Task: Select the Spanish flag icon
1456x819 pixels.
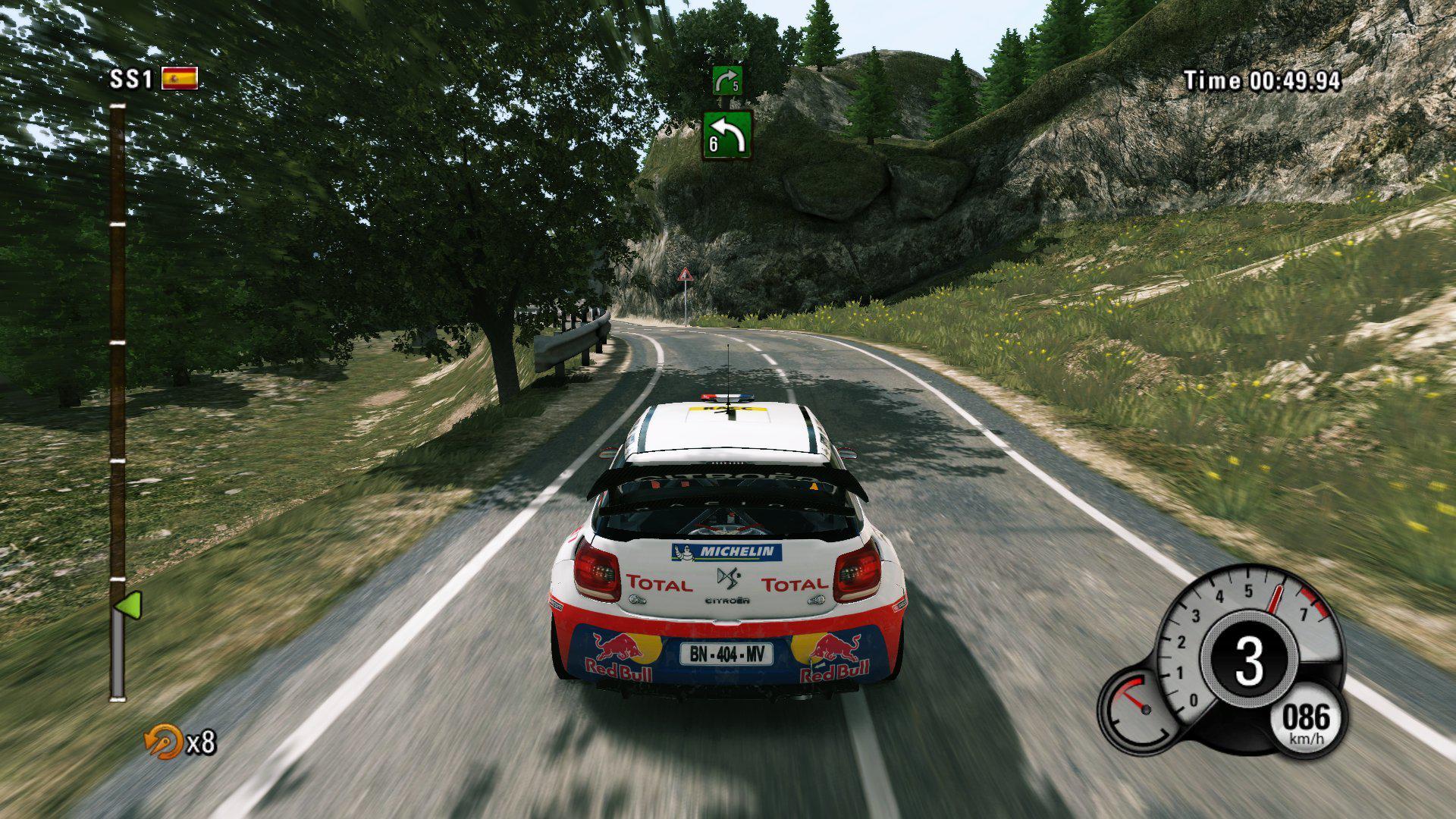Action: [x=179, y=78]
